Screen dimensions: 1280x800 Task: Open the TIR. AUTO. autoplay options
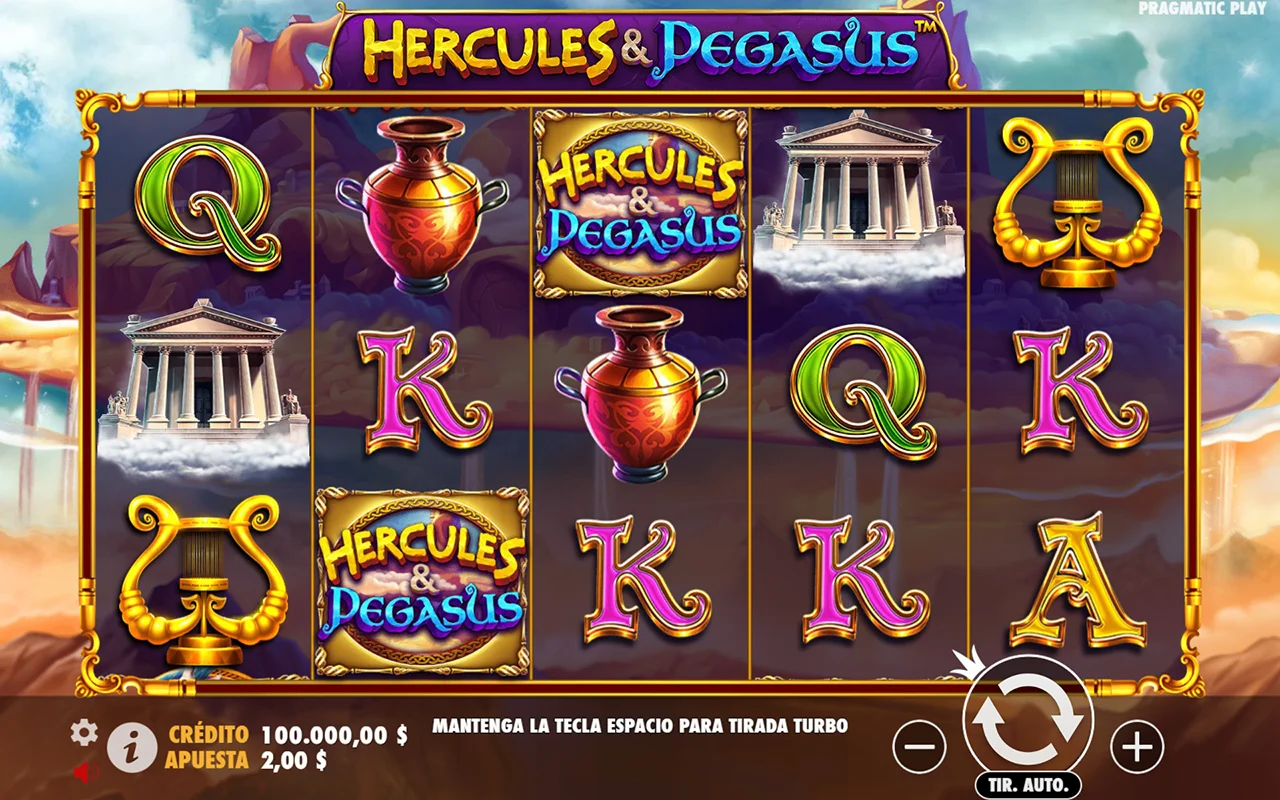[1028, 783]
